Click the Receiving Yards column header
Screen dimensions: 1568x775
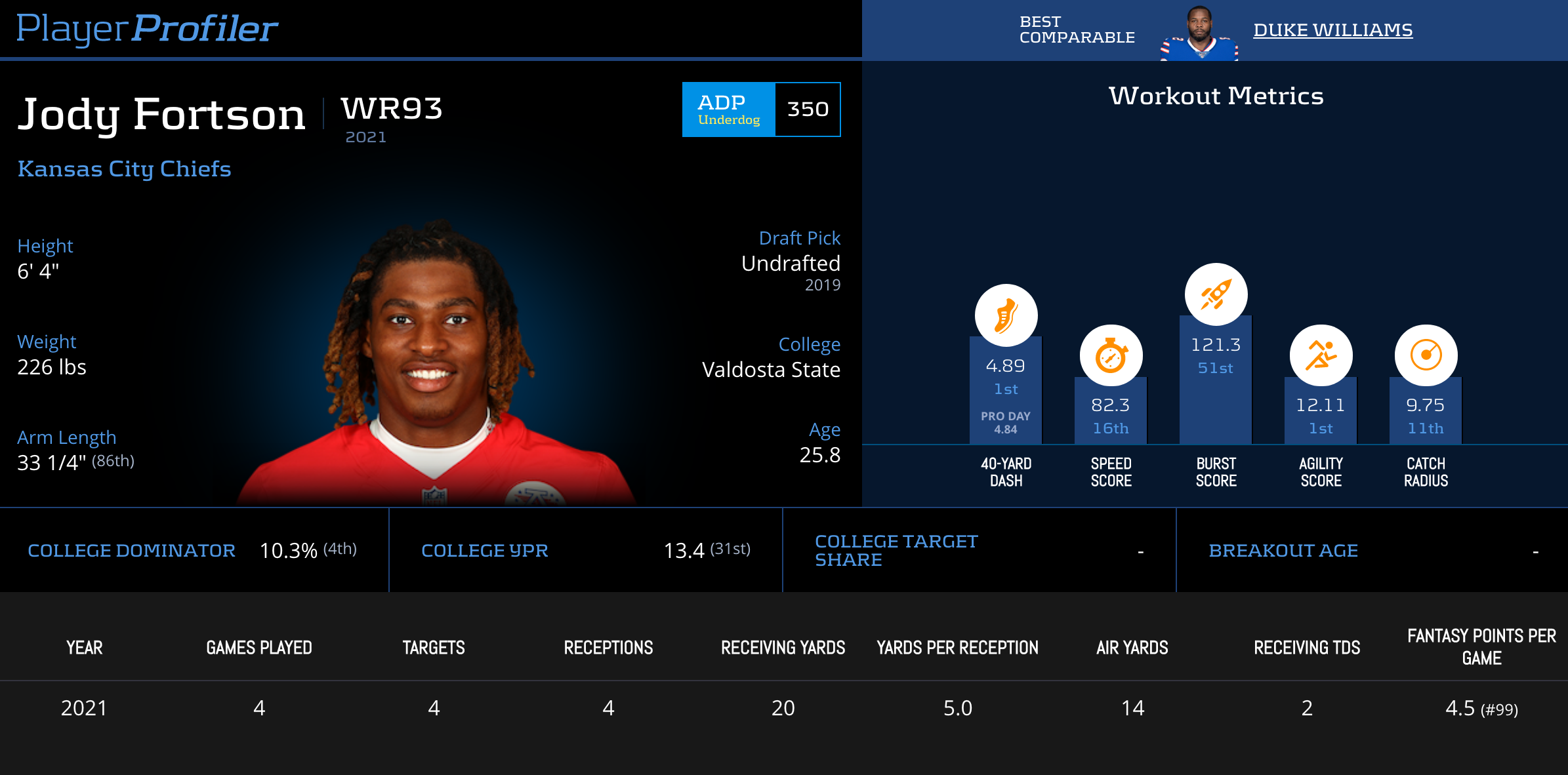click(783, 648)
